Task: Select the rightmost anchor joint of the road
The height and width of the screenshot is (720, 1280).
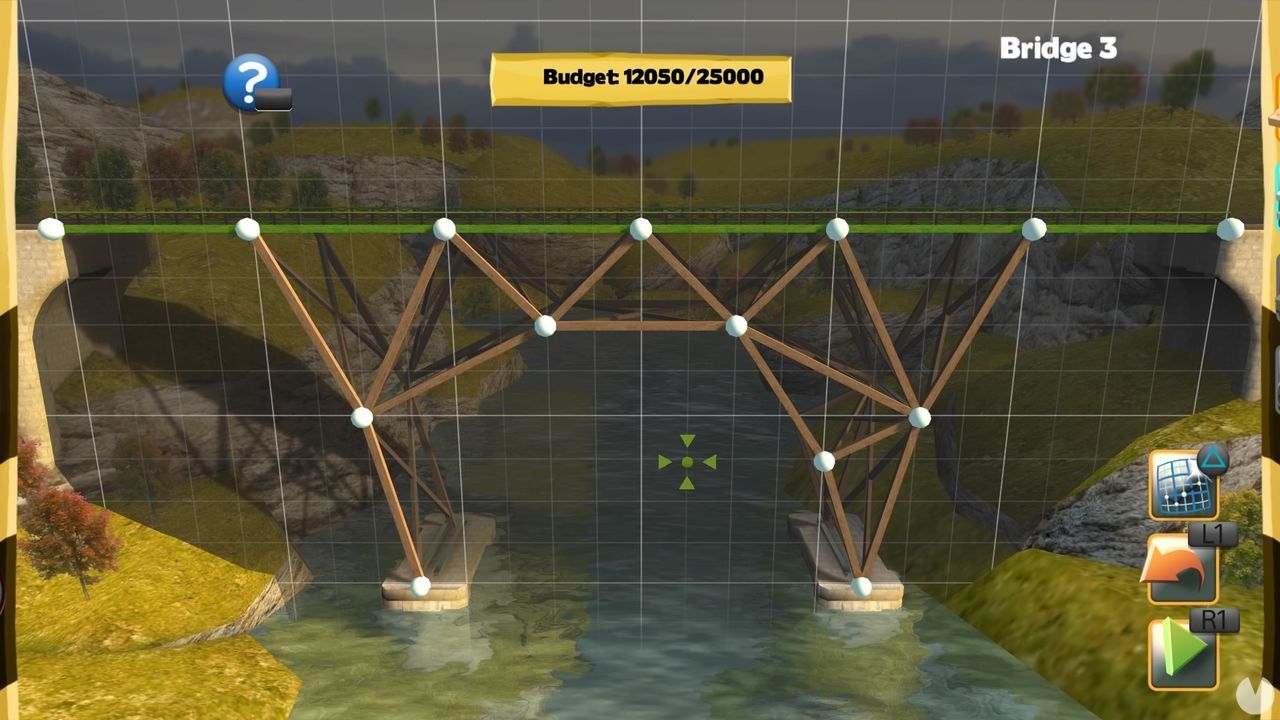Action: pos(1229,230)
